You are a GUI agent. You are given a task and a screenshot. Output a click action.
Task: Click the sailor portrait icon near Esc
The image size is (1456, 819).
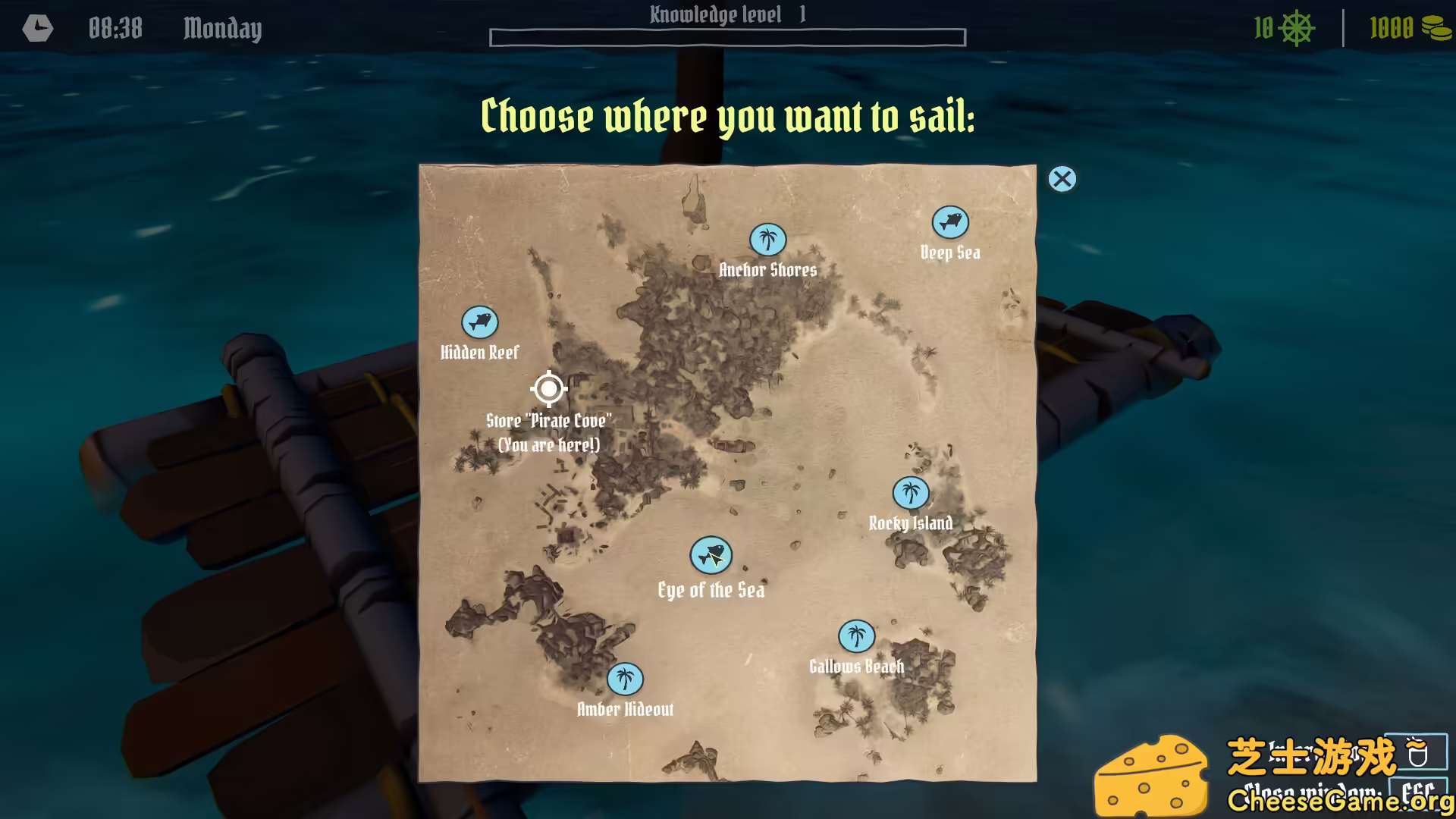(1417, 752)
